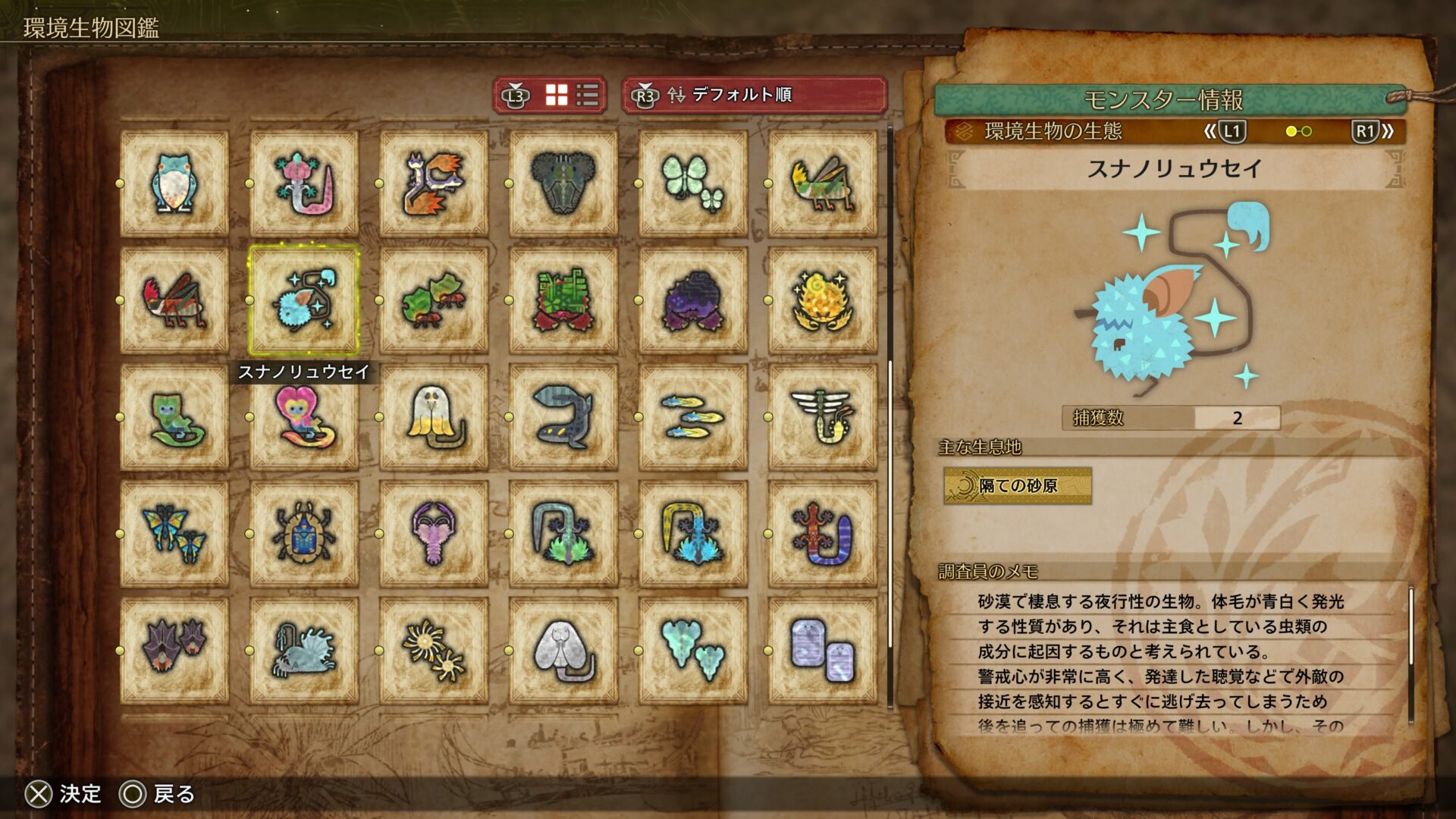Open the pink heart-faced creature entry

(304, 417)
